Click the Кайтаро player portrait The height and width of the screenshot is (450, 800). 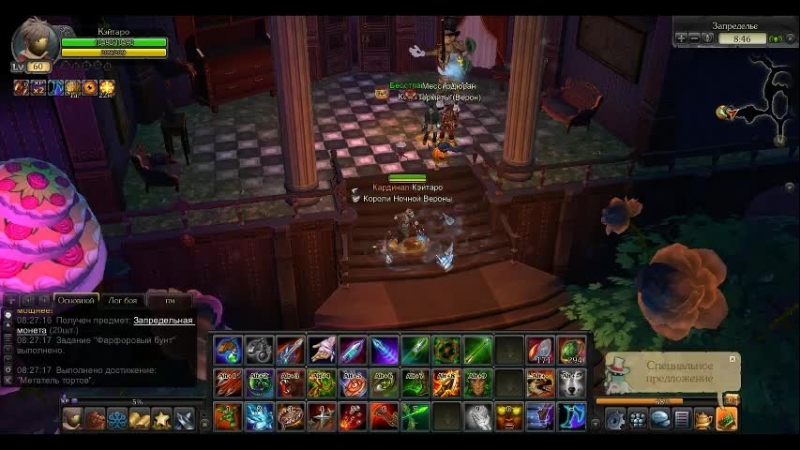tap(35, 40)
